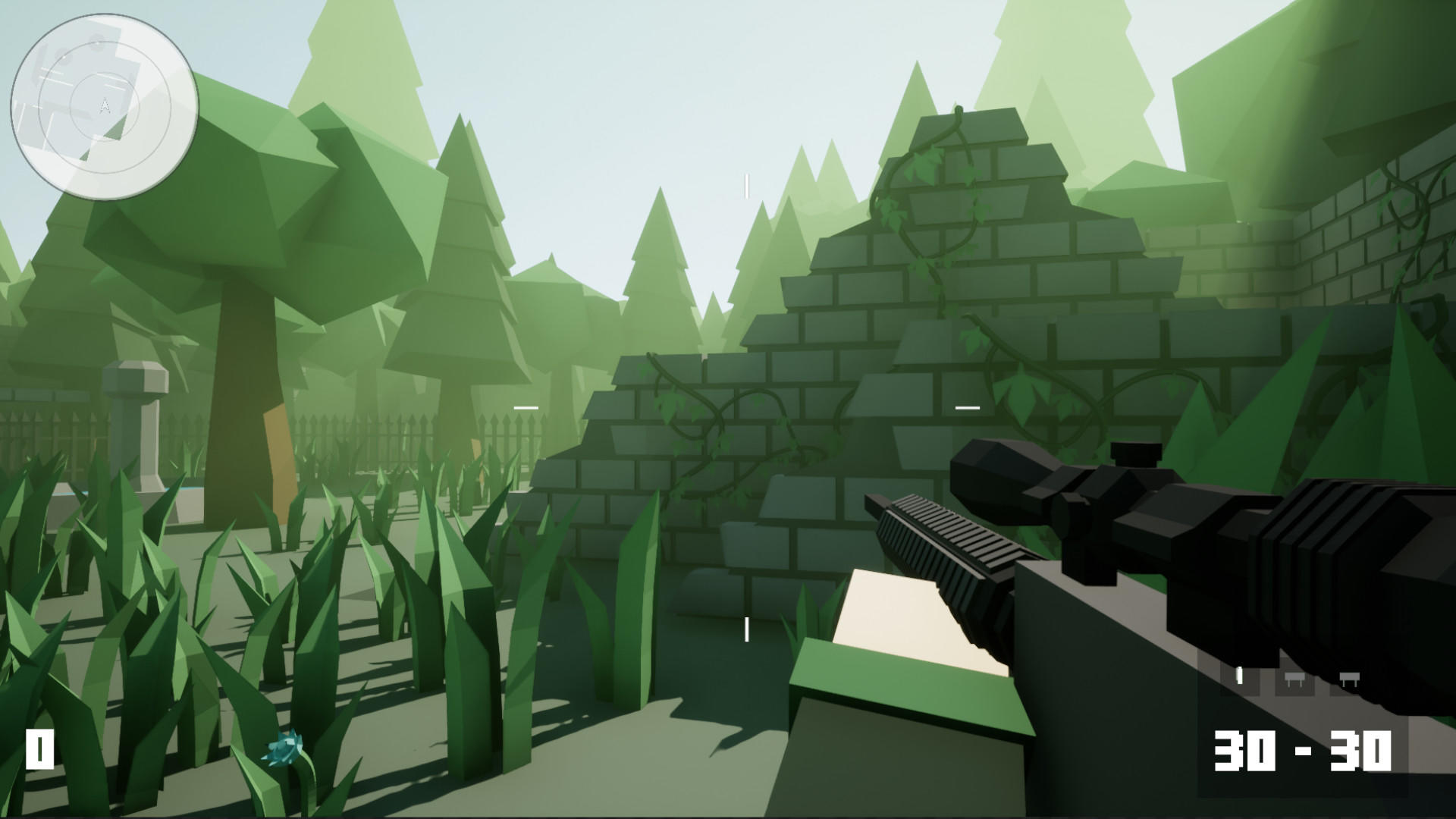Click the compass arrow on the minimap
This screenshot has width=1456, height=819.
105,106
